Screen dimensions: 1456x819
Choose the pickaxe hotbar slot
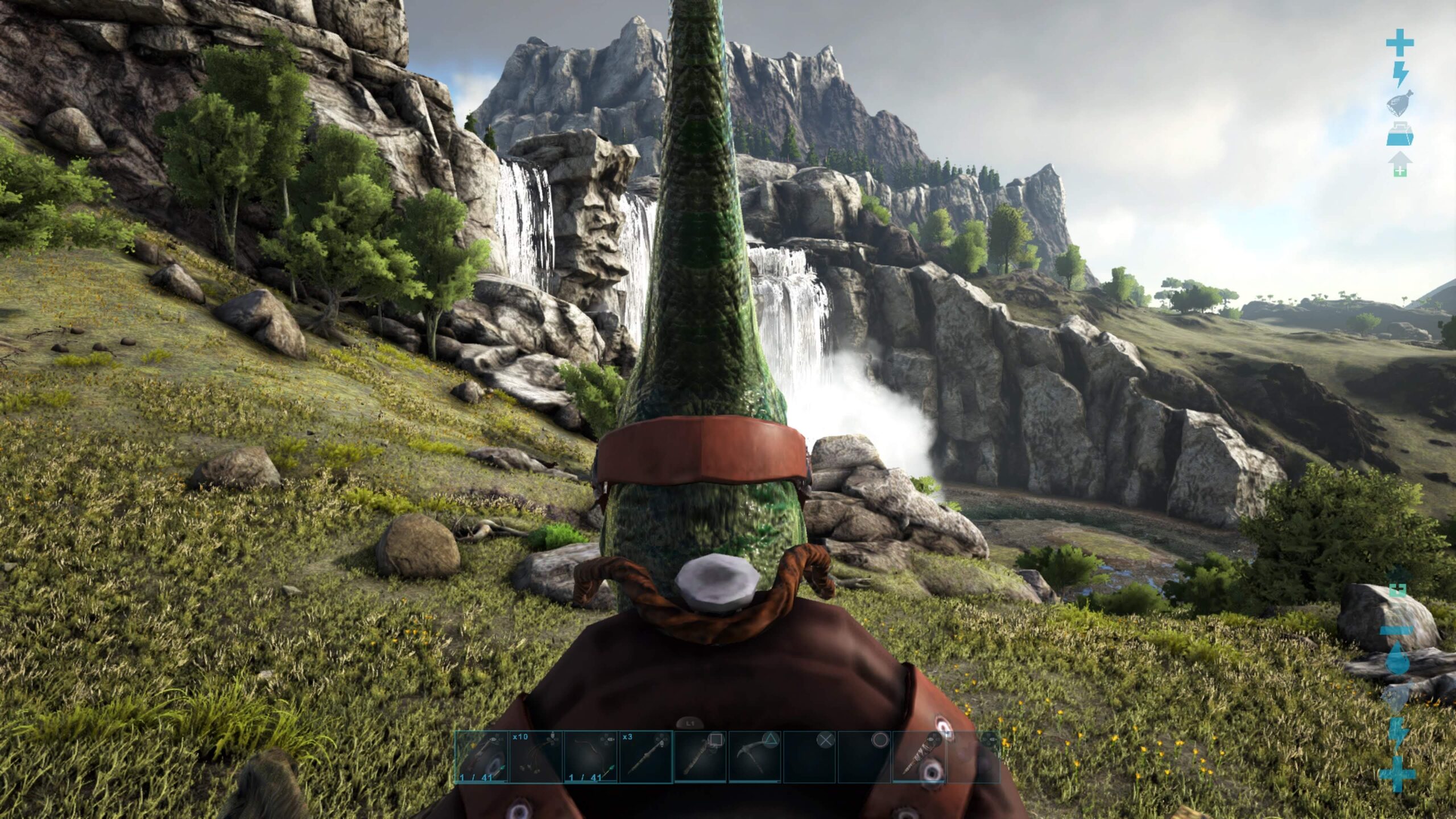tap(754, 757)
